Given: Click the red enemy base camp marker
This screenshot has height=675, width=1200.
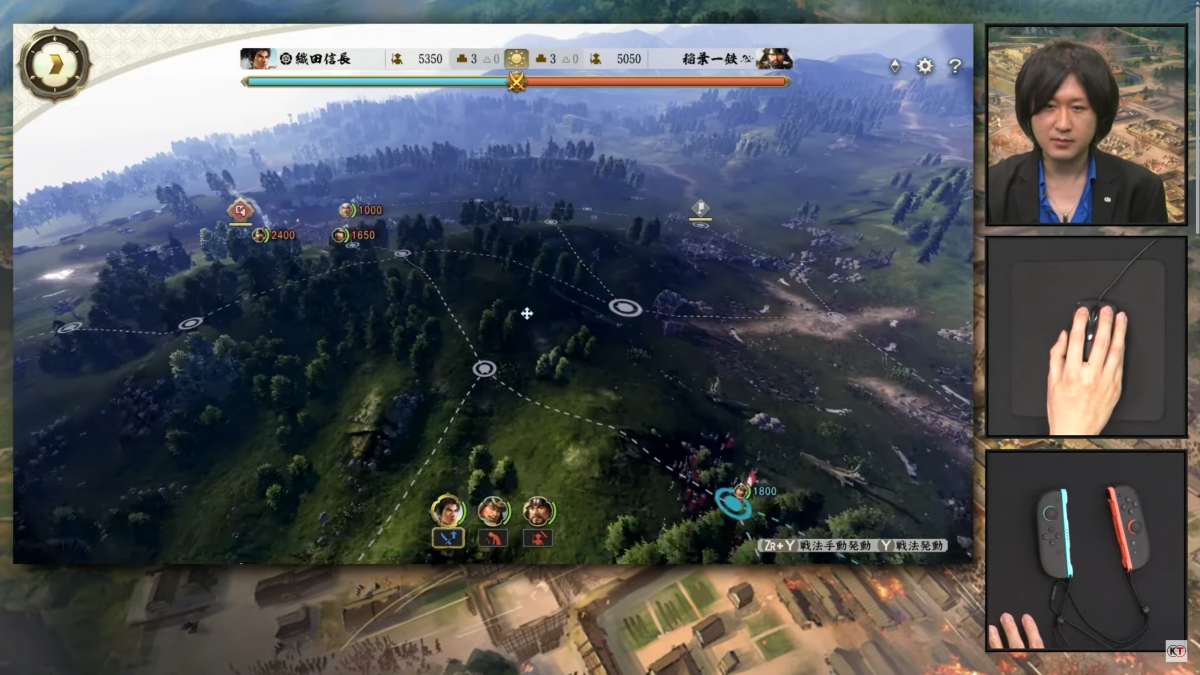Looking at the screenshot, I should point(239,211).
